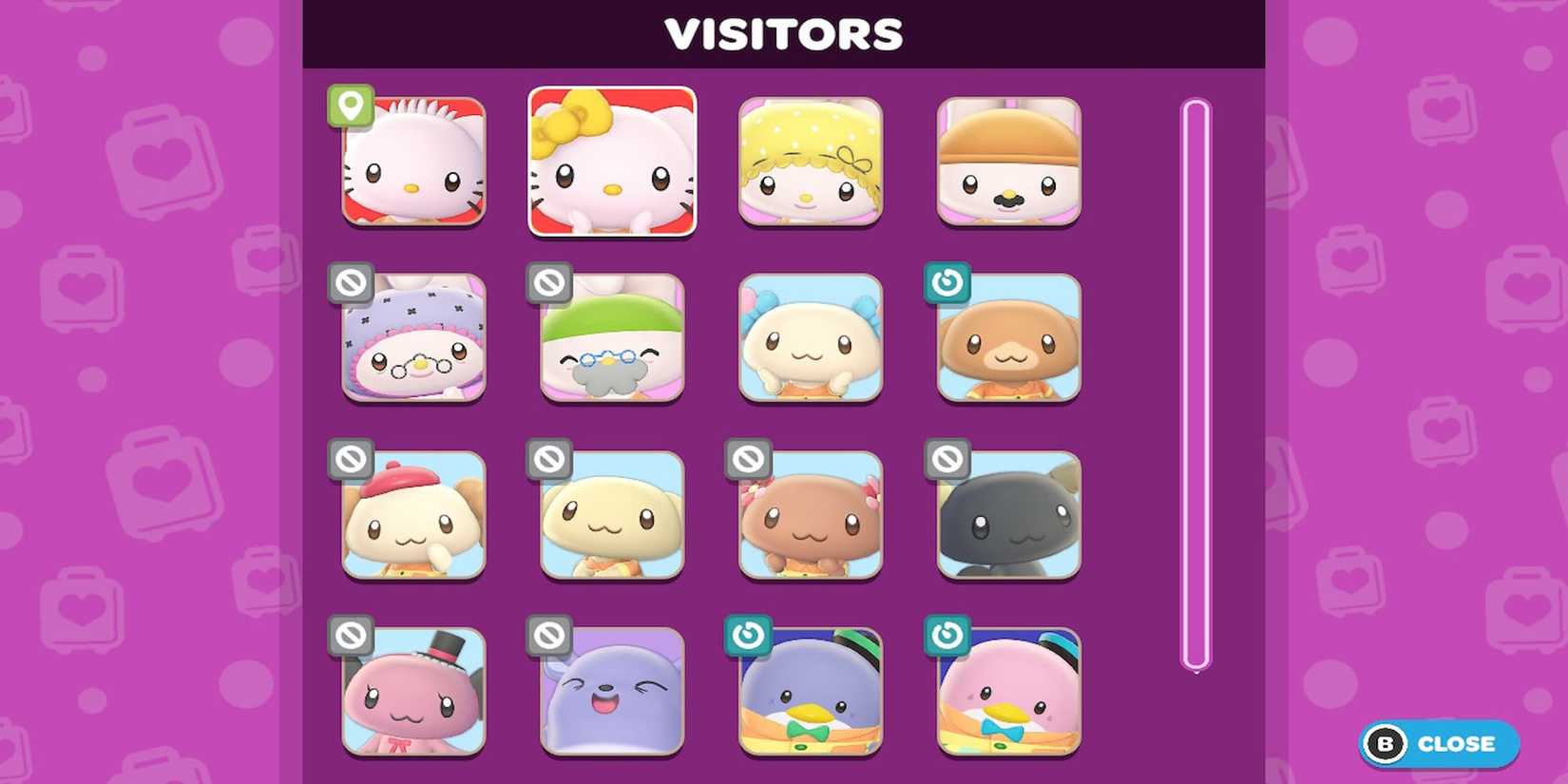Image resolution: width=1568 pixels, height=784 pixels.
Task: Click the refresh icon on the brown bear visitor
Action: (x=947, y=281)
